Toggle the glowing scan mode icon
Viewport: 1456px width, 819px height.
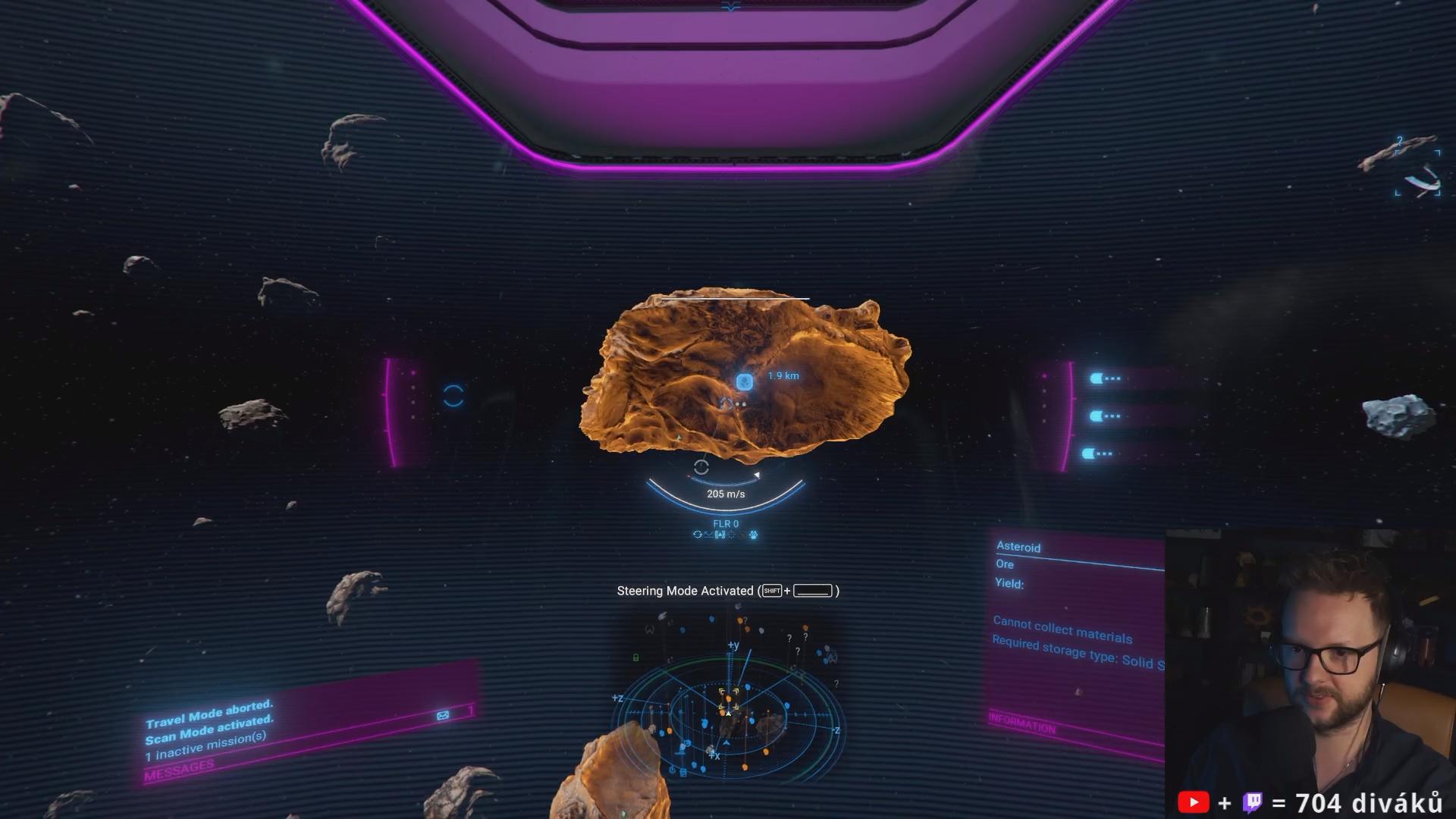coord(753,535)
